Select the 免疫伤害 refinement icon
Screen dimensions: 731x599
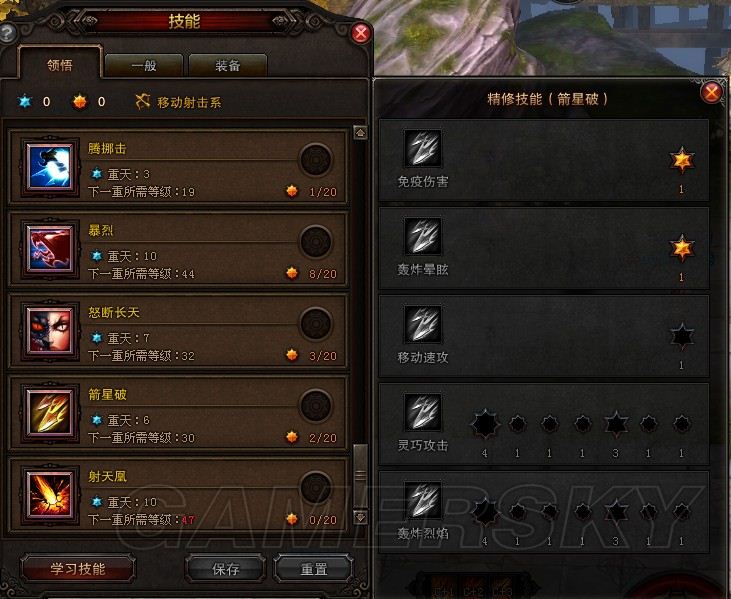pos(422,149)
